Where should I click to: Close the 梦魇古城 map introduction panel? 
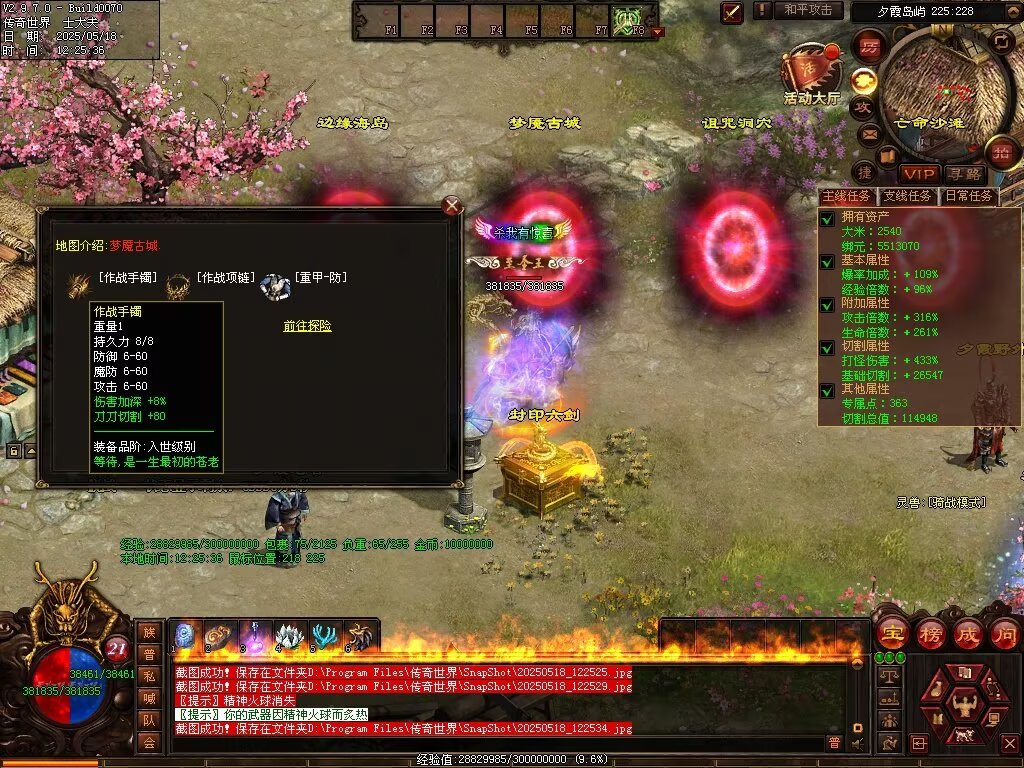(x=452, y=206)
